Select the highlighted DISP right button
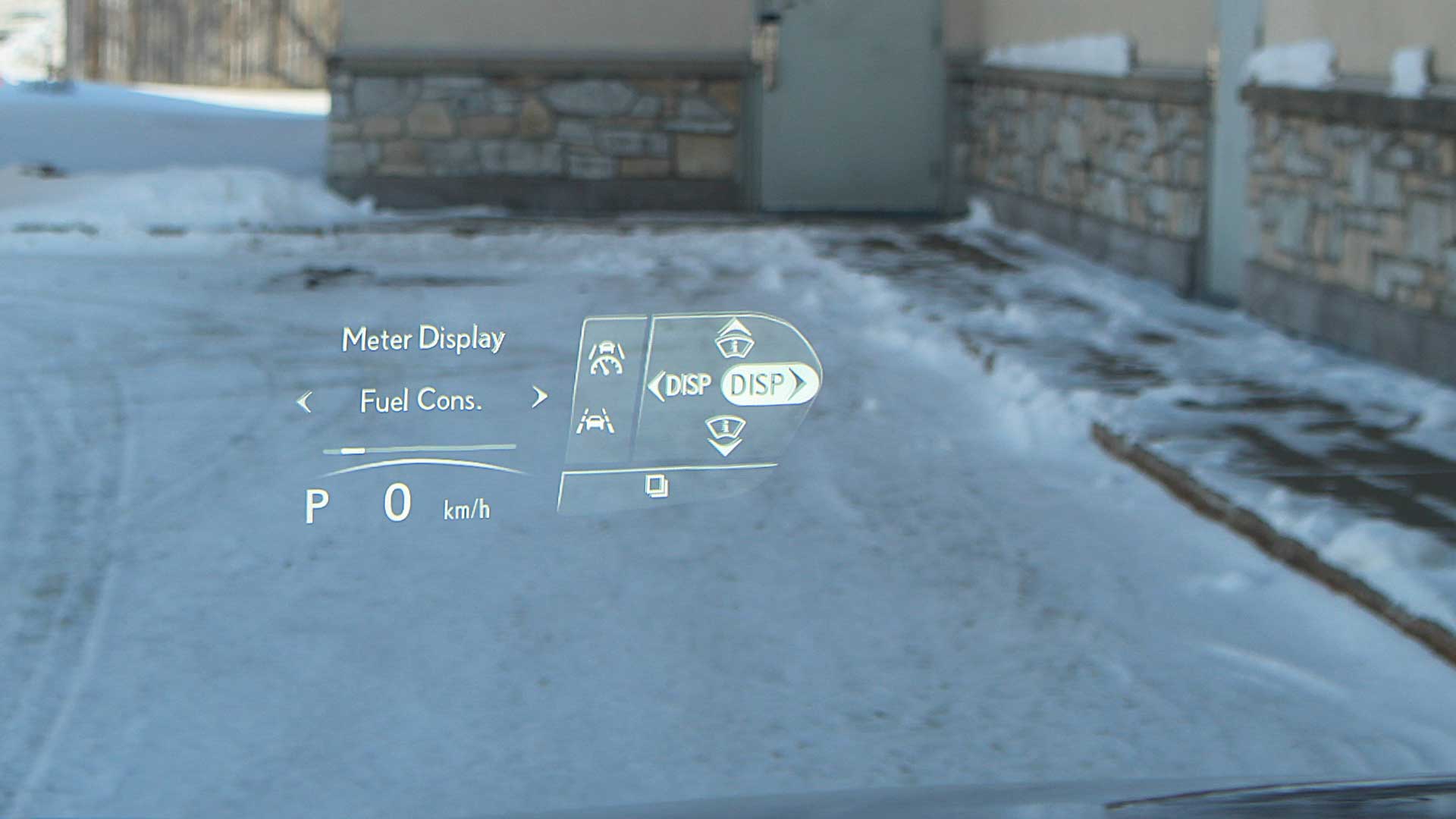The image size is (1456, 819). (x=768, y=384)
